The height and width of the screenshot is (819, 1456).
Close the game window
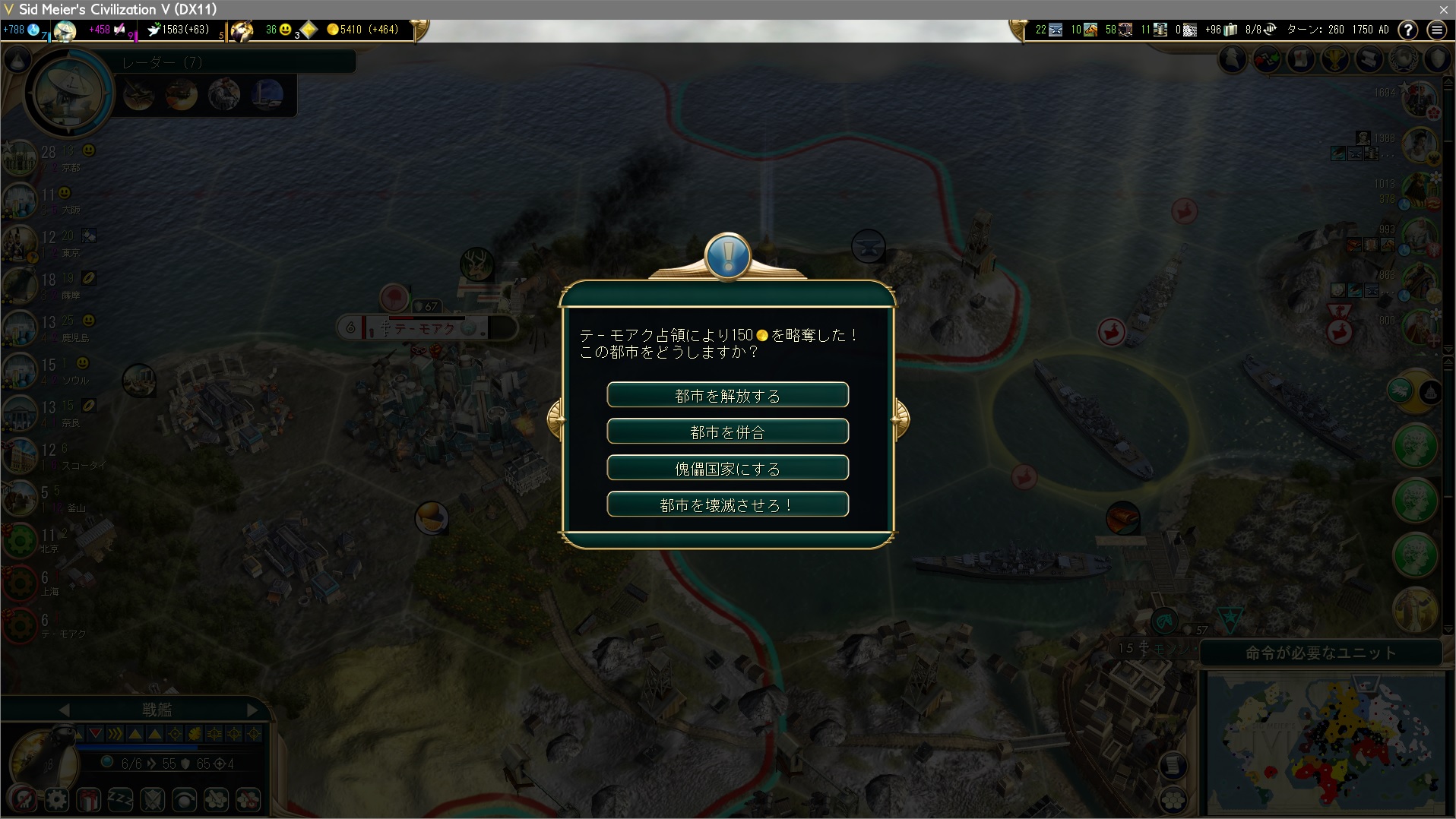coord(1443,9)
